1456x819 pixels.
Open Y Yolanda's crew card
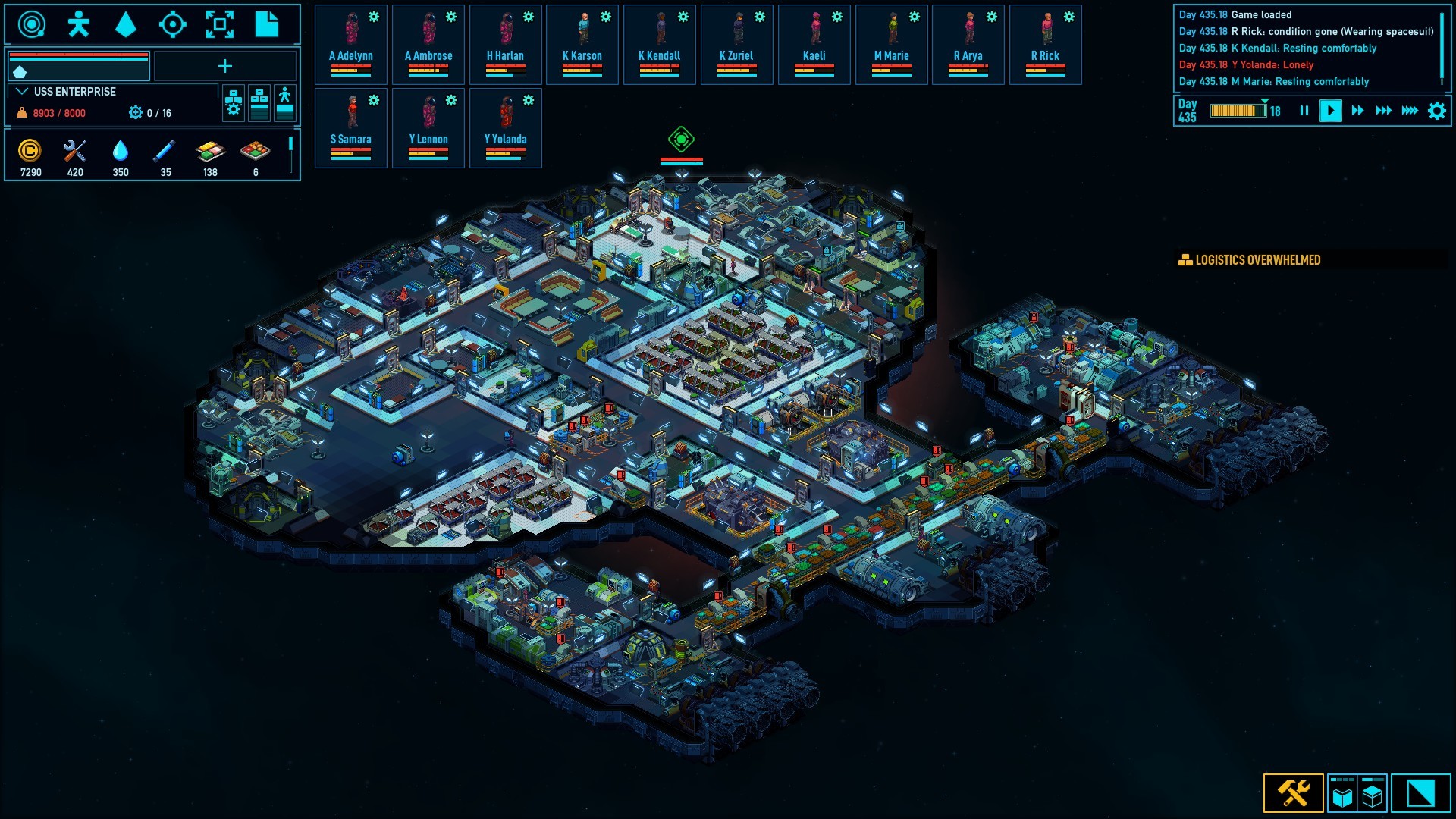(x=505, y=127)
